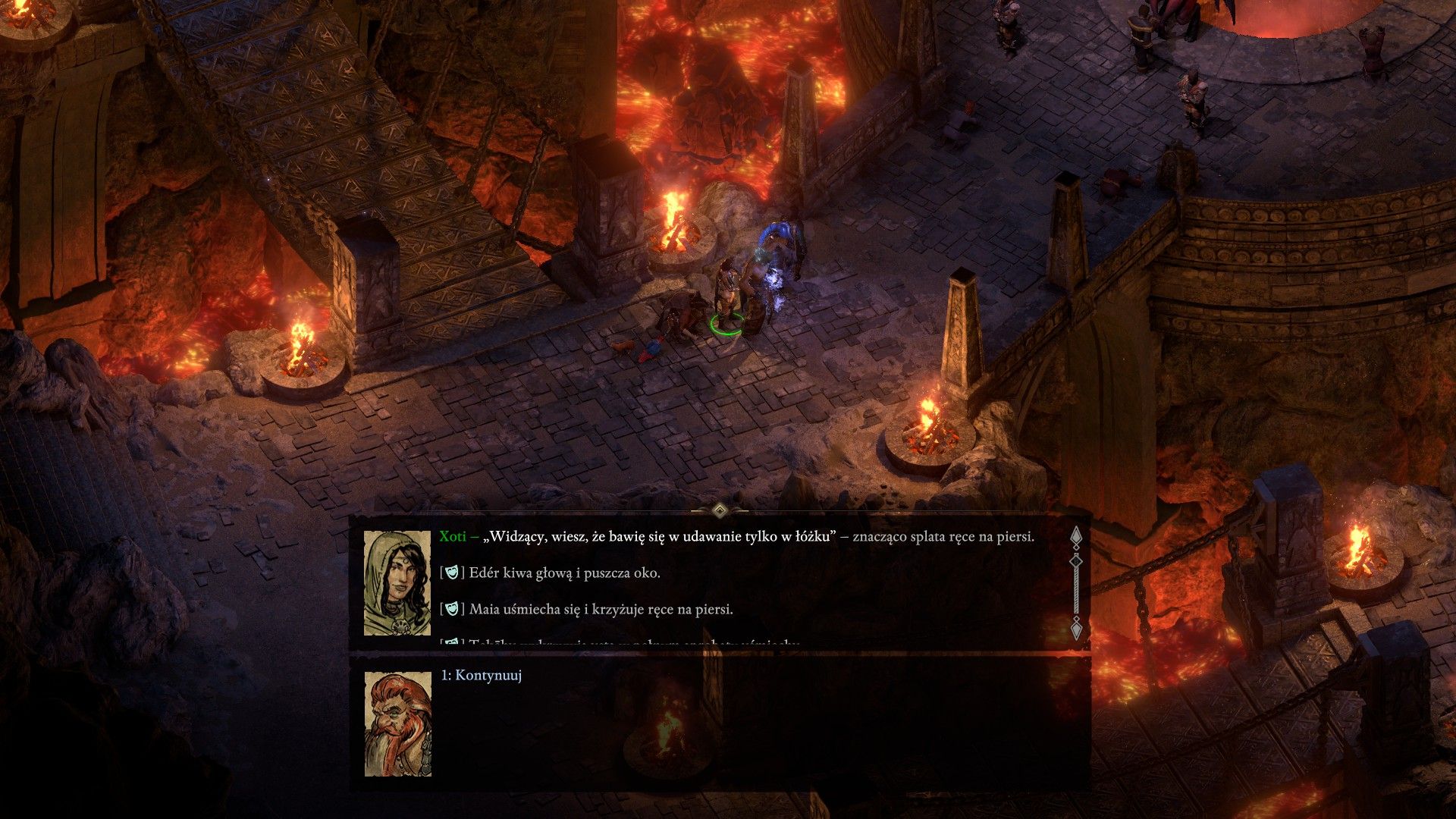Image resolution: width=1456 pixels, height=819 pixels.
Task: Select the red-bearded dwarf player portrait
Action: pos(397,723)
